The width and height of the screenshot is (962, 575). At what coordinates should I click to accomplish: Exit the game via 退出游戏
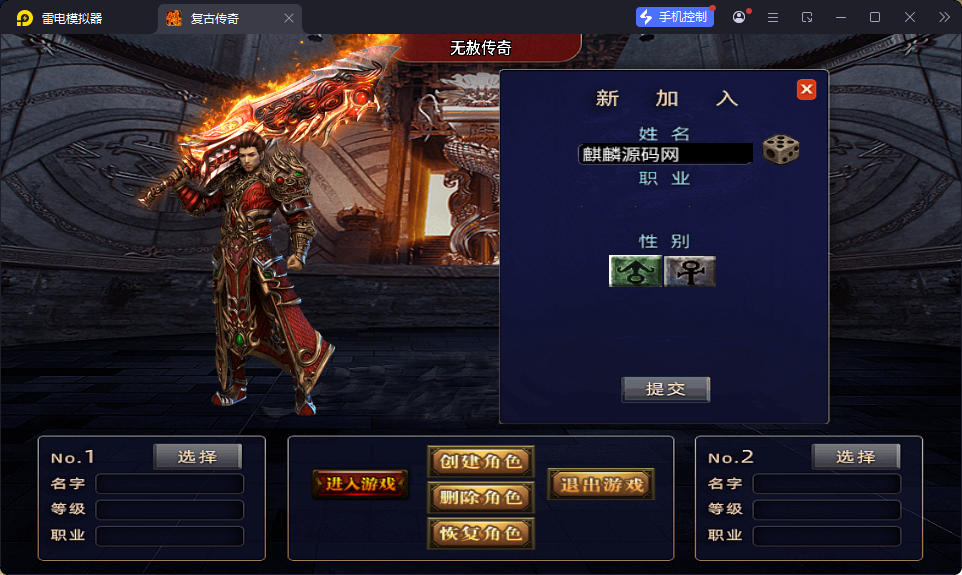[x=601, y=485]
